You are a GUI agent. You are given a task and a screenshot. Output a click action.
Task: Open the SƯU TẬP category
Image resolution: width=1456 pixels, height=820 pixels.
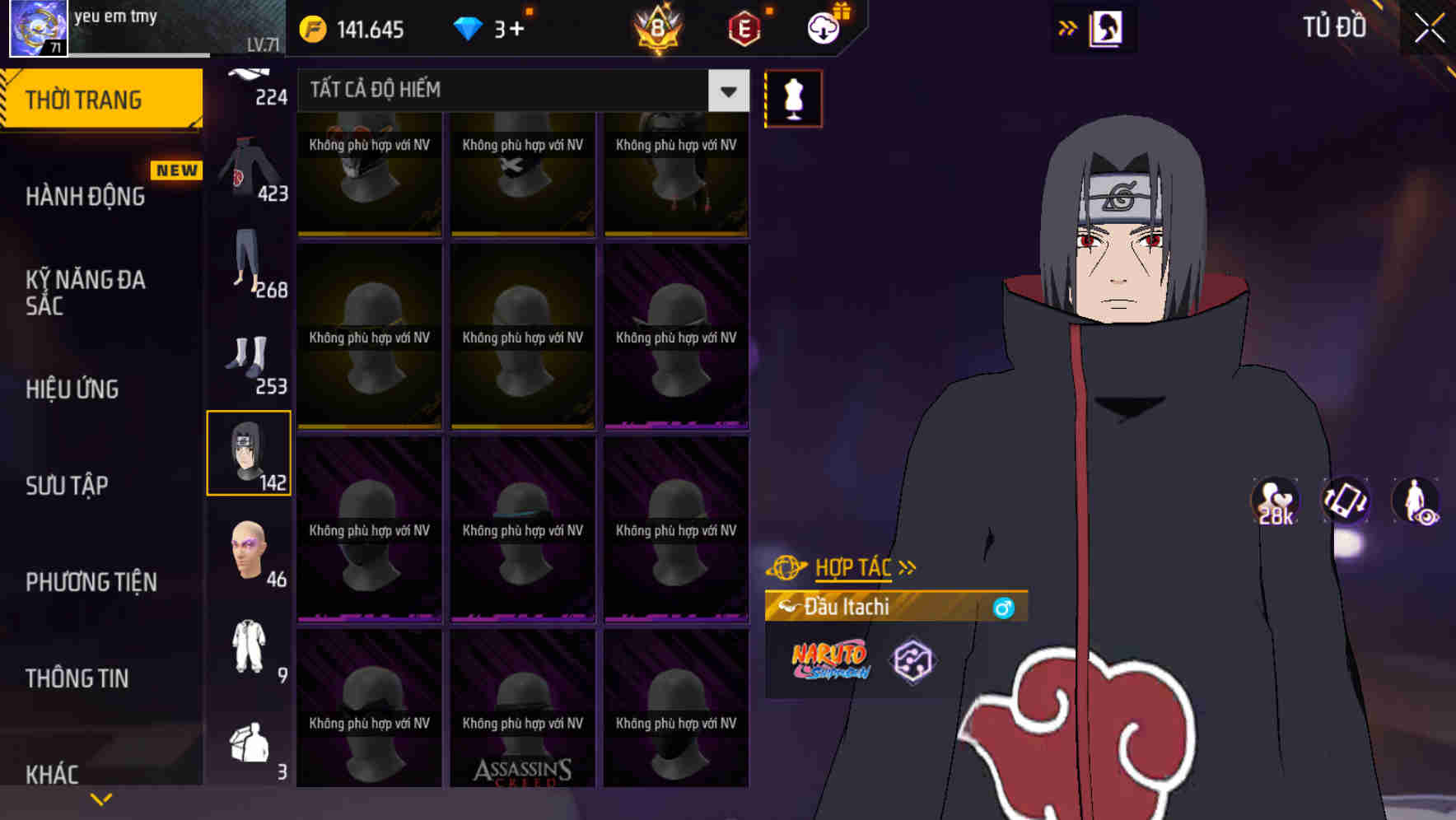pyautogui.click(x=66, y=486)
